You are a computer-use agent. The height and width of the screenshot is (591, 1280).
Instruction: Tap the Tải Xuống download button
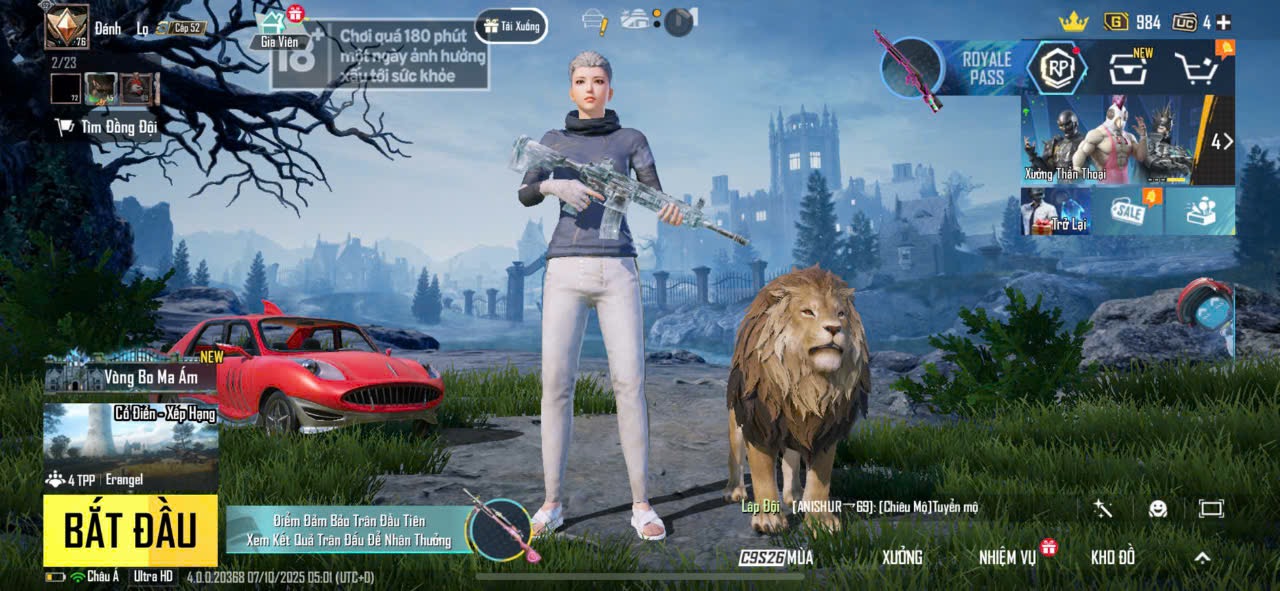(x=511, y=26)
